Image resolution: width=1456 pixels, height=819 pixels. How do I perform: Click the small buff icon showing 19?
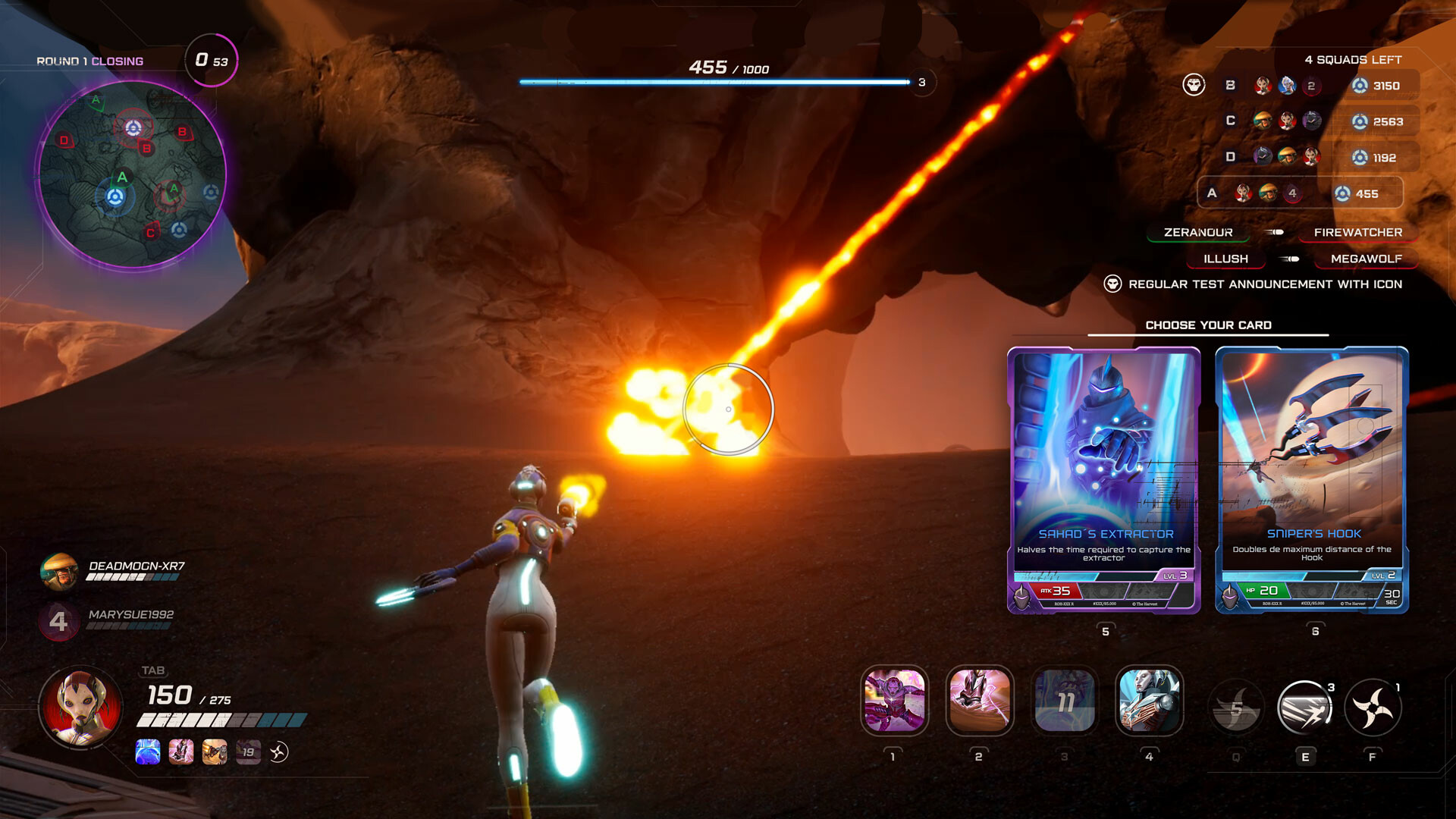(248, 752)
